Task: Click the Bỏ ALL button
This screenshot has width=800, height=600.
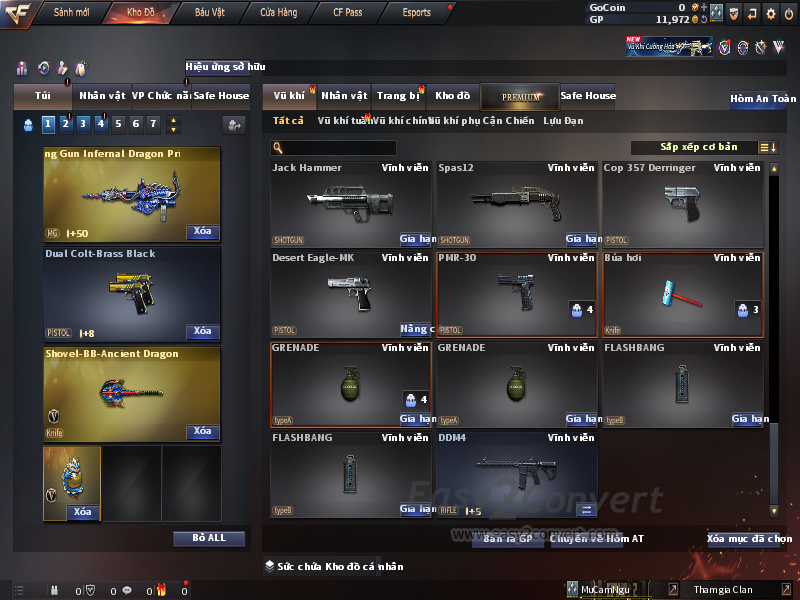Action: coord(209,538)
